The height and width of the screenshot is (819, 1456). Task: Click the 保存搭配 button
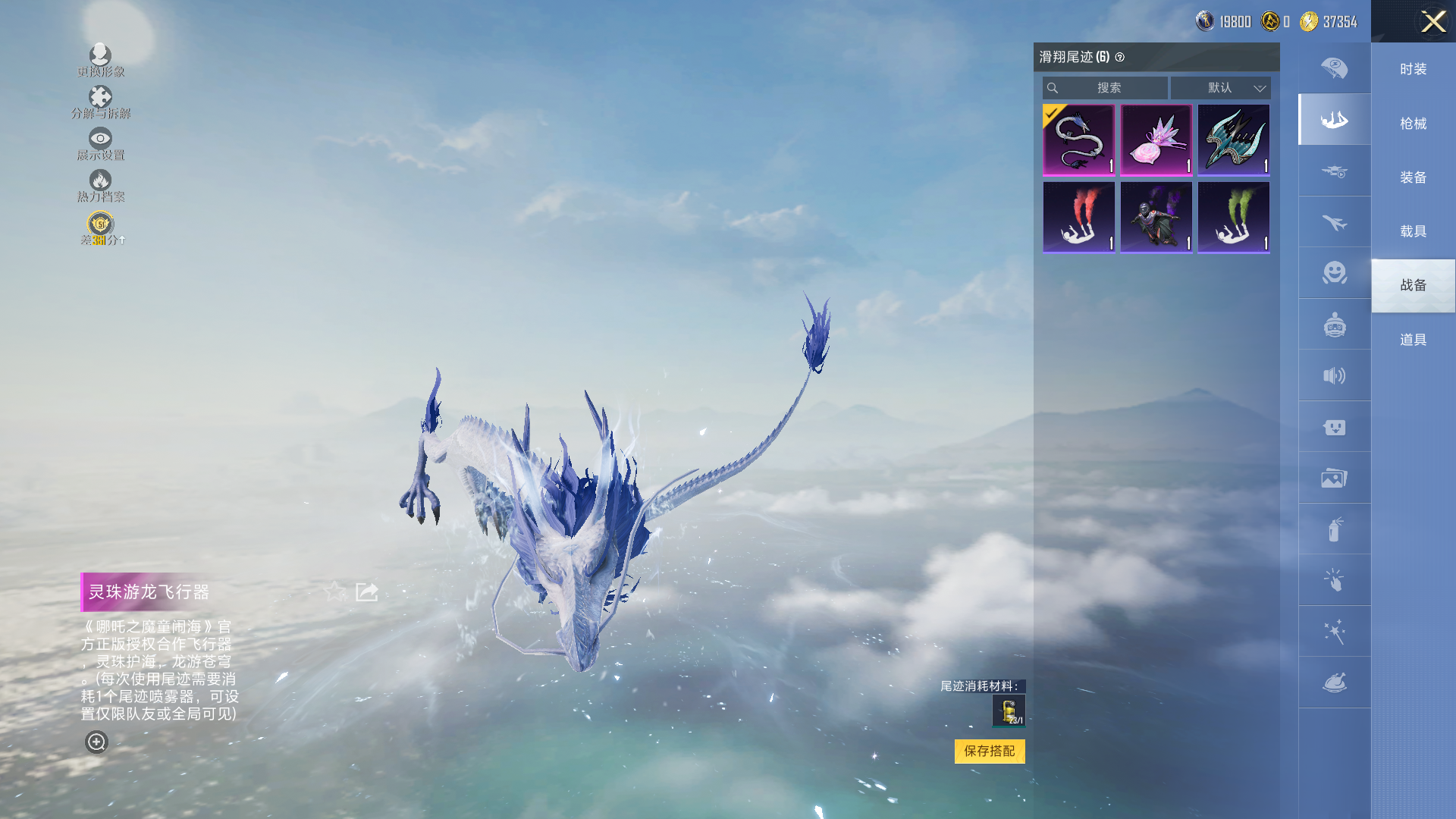click(x=989, y=751)
